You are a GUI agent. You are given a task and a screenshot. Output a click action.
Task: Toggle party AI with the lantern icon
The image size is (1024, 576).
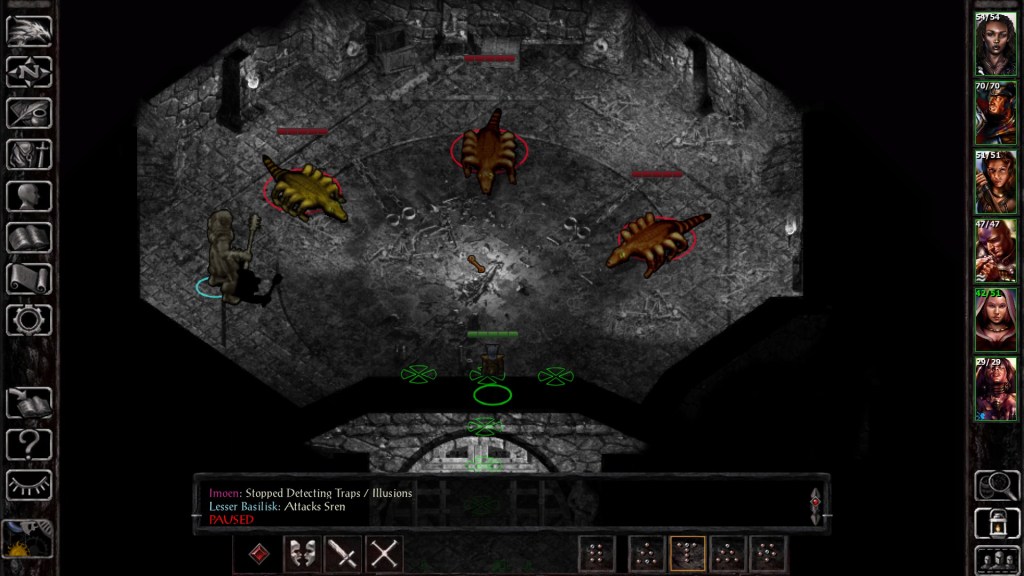[x=996, y=522]
